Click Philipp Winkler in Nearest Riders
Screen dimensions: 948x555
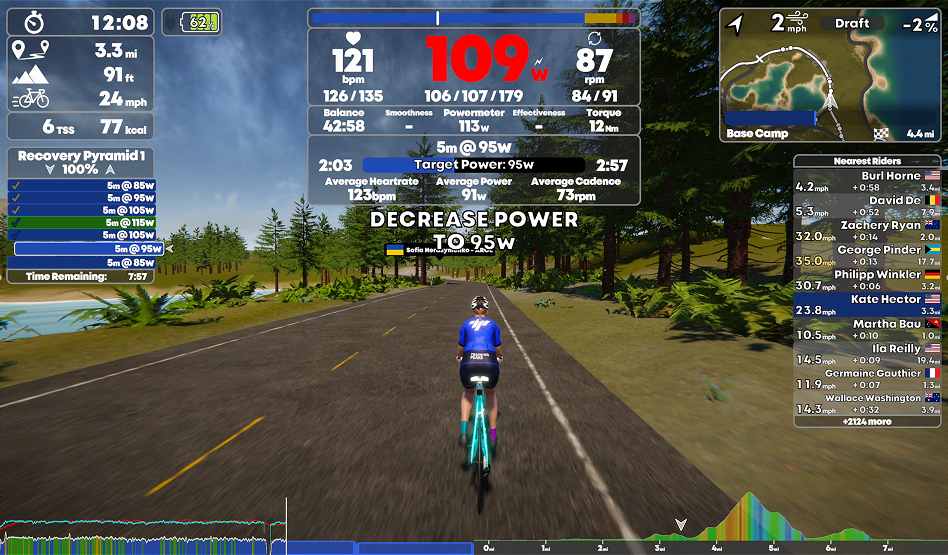867,280
